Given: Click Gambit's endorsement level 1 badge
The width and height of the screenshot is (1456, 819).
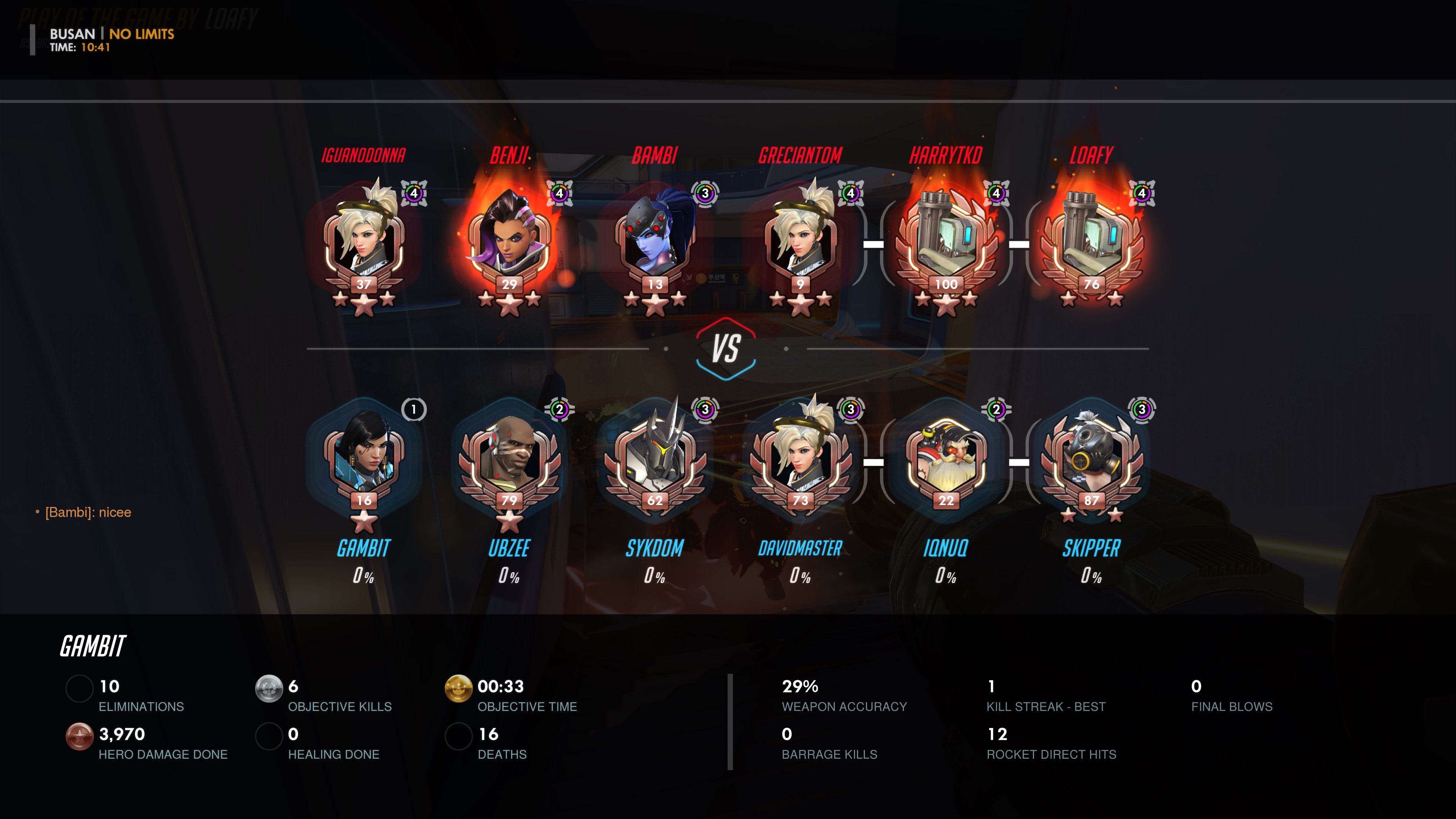Looking at the screenshot, I should 414,409.
